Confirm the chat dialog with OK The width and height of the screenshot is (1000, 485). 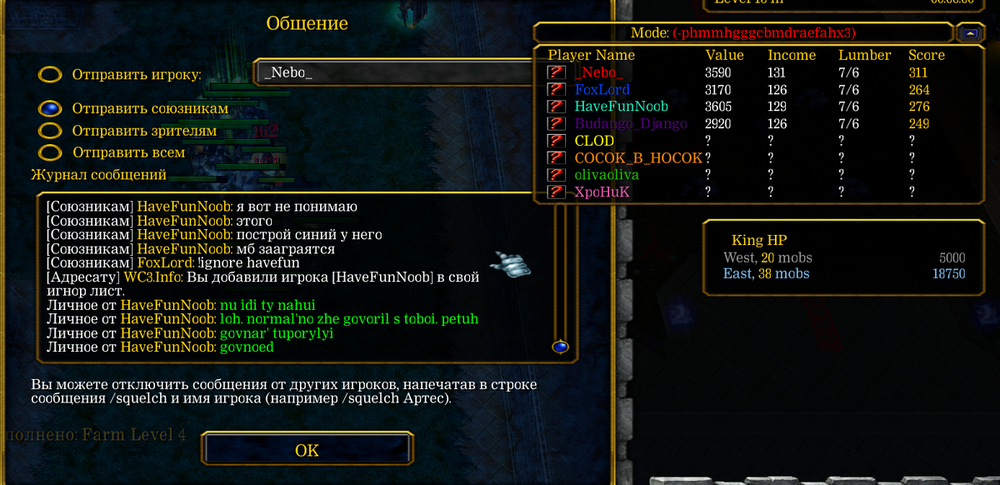pyautogui.click(x=307, y=450)
